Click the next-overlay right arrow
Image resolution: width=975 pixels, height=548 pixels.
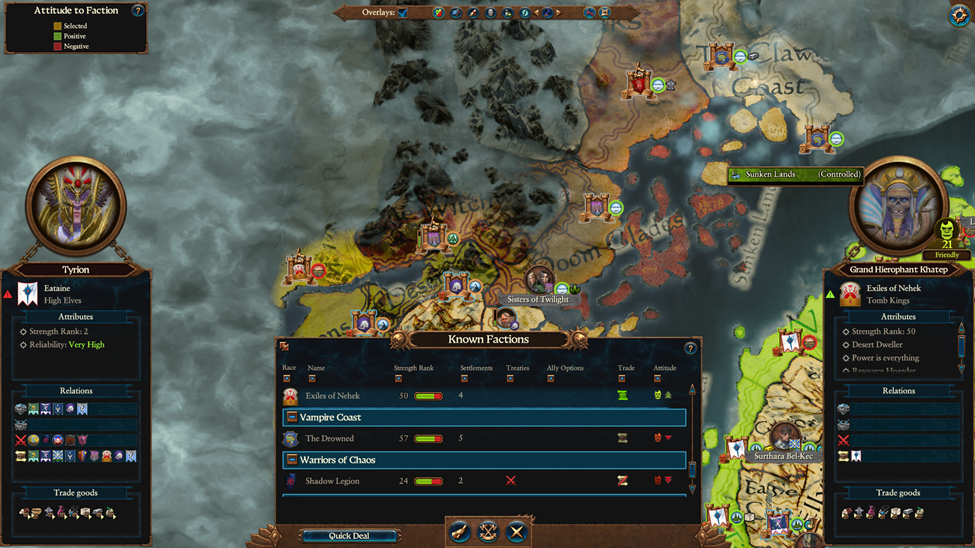[558, 13]
